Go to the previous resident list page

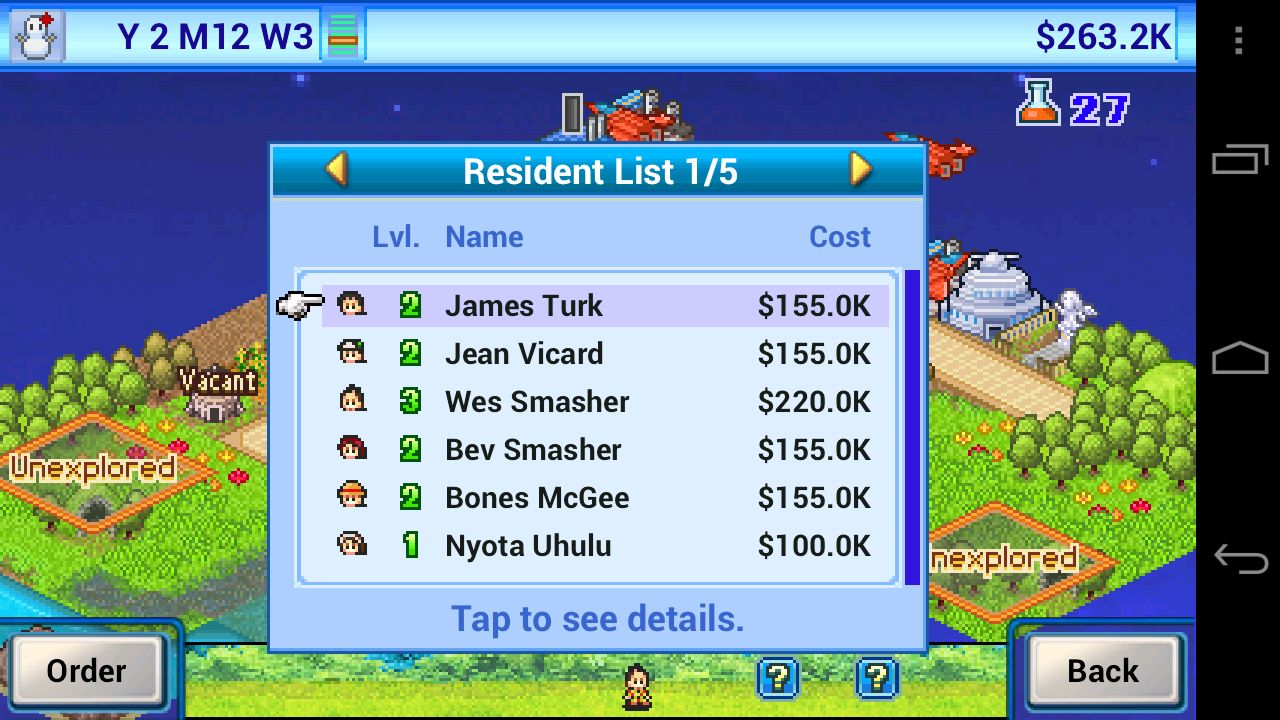[x=337, y=170]
